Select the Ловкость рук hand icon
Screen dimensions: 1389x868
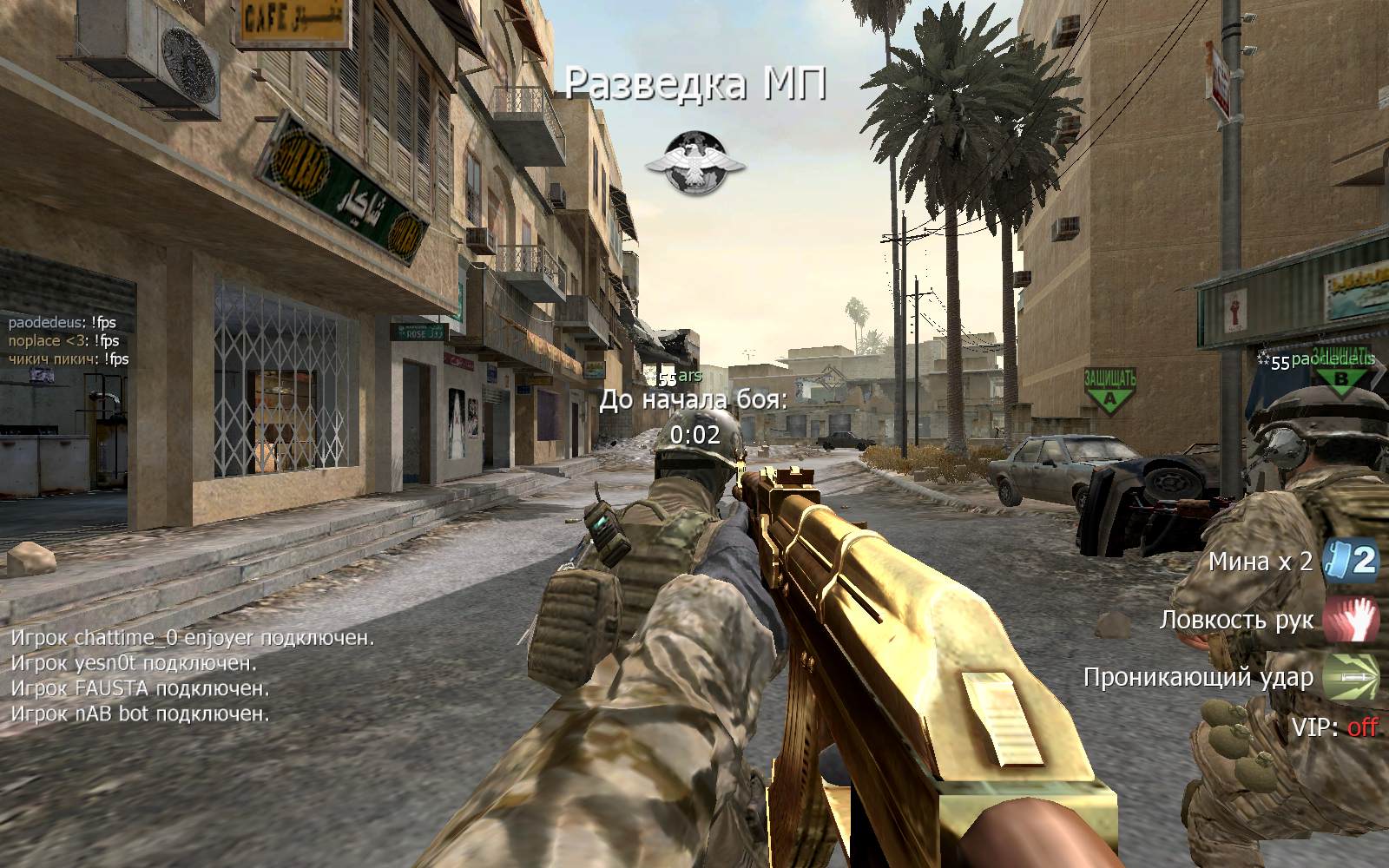coord(1351,620)
